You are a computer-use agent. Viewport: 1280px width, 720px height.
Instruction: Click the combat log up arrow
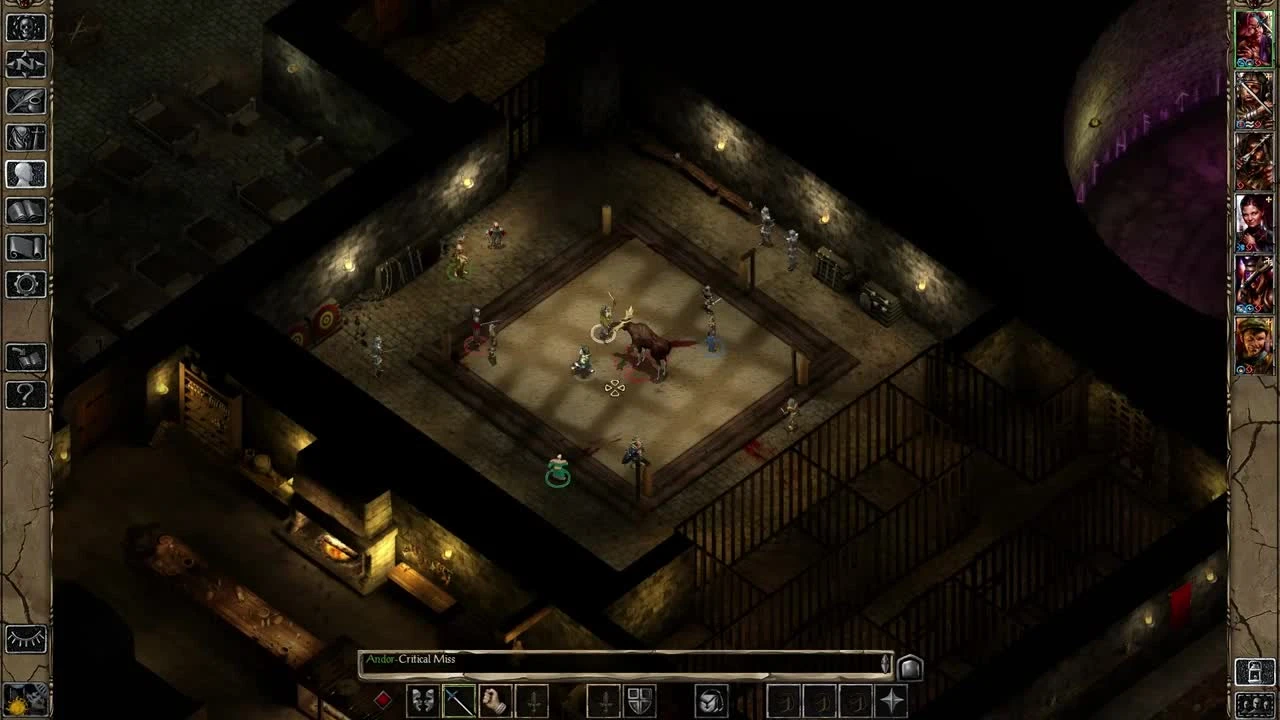tap(885, 655)
